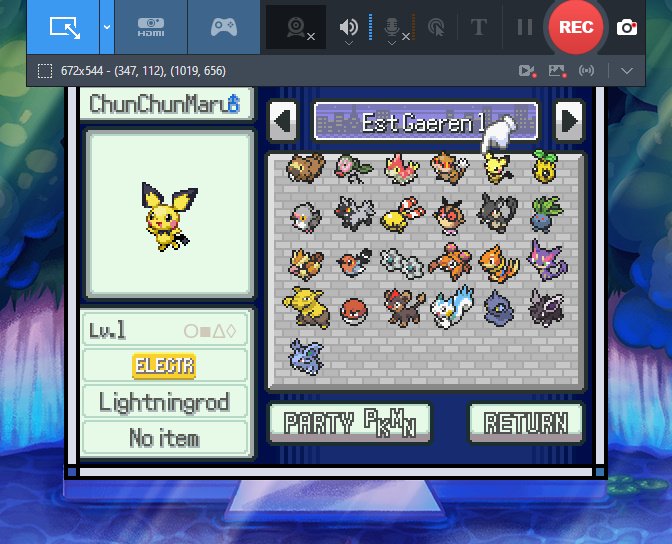Select the Voltorb sprite
Image resolution: width=672 pixels, height=544 pixels.
[352, 309]
